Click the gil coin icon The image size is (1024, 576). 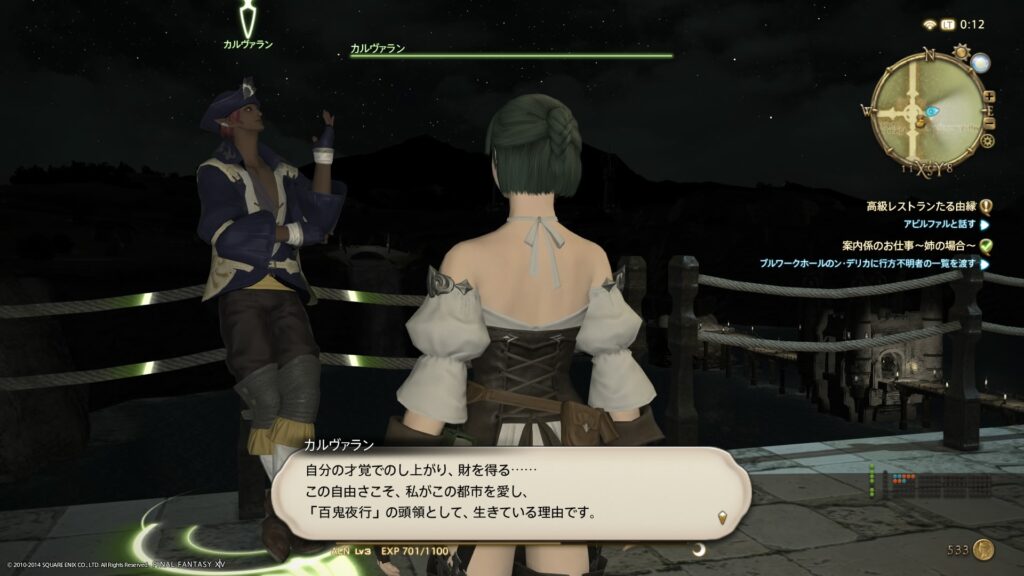tap(984, 548)
